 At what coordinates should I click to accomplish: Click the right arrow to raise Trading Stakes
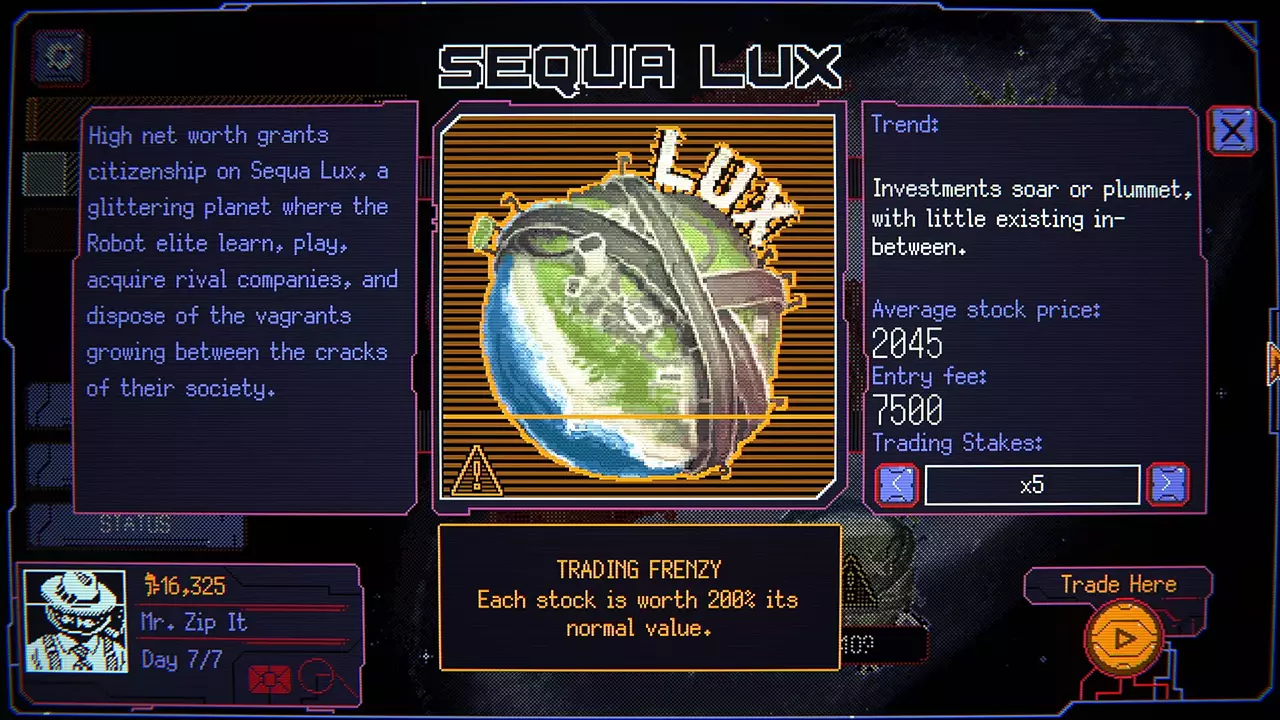point(1168,484)
